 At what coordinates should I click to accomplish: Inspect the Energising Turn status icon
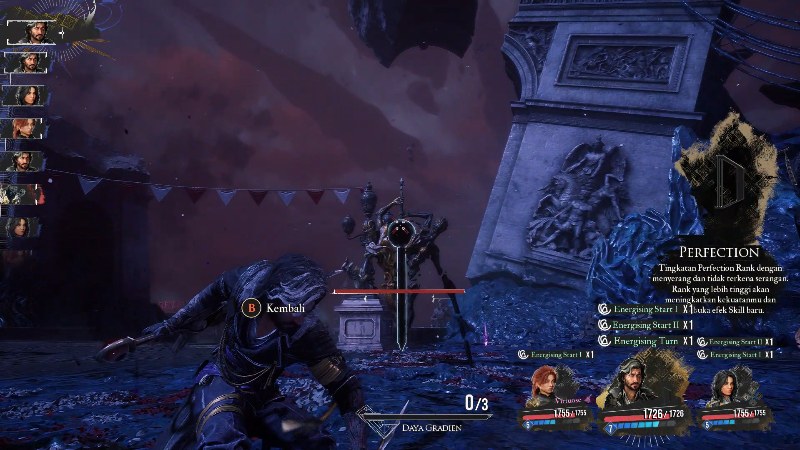coord(604,341)
